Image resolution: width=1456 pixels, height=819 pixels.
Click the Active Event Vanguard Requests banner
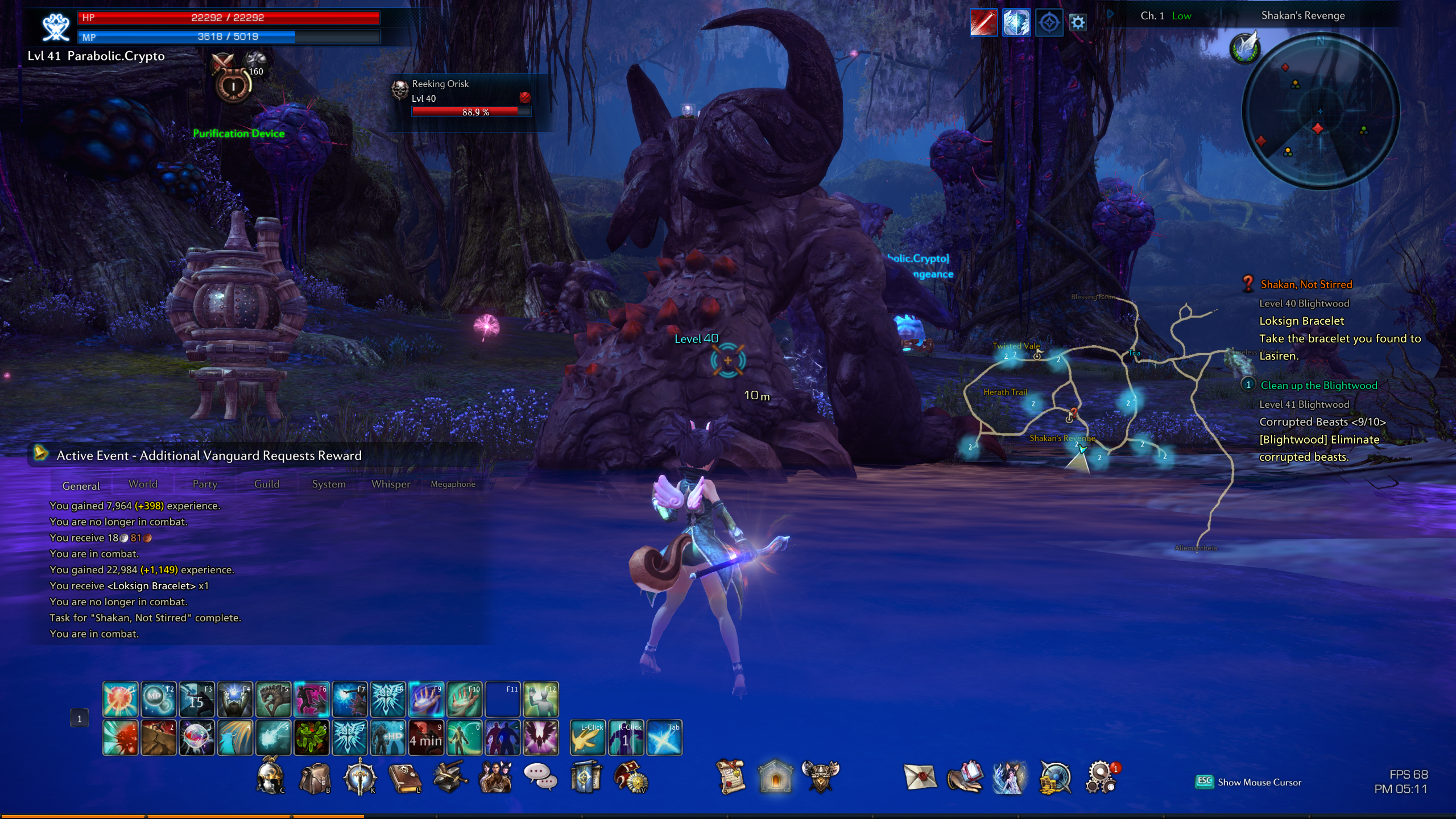[x=209, y=456]
